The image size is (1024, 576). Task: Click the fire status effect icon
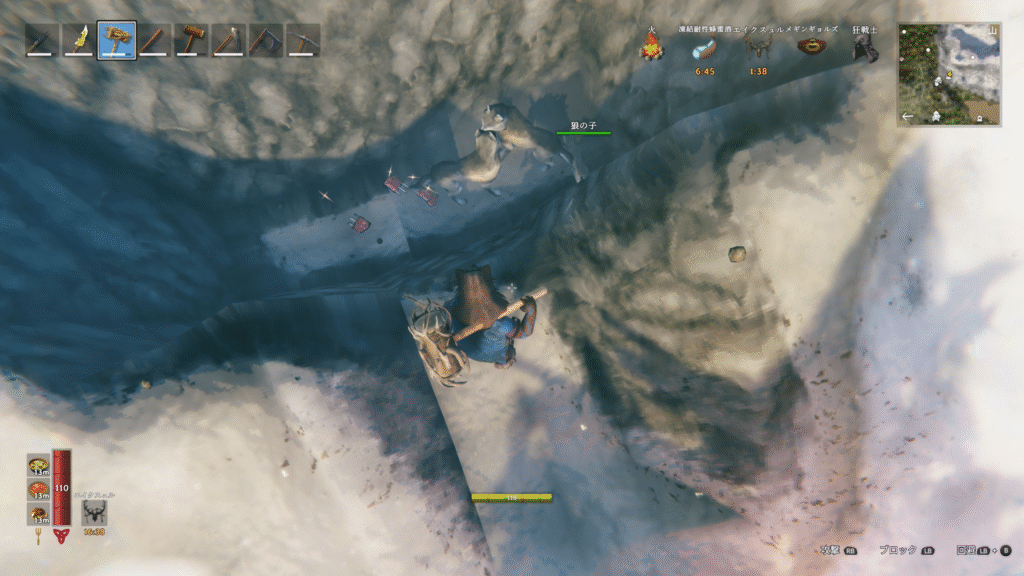pos(651,46)
